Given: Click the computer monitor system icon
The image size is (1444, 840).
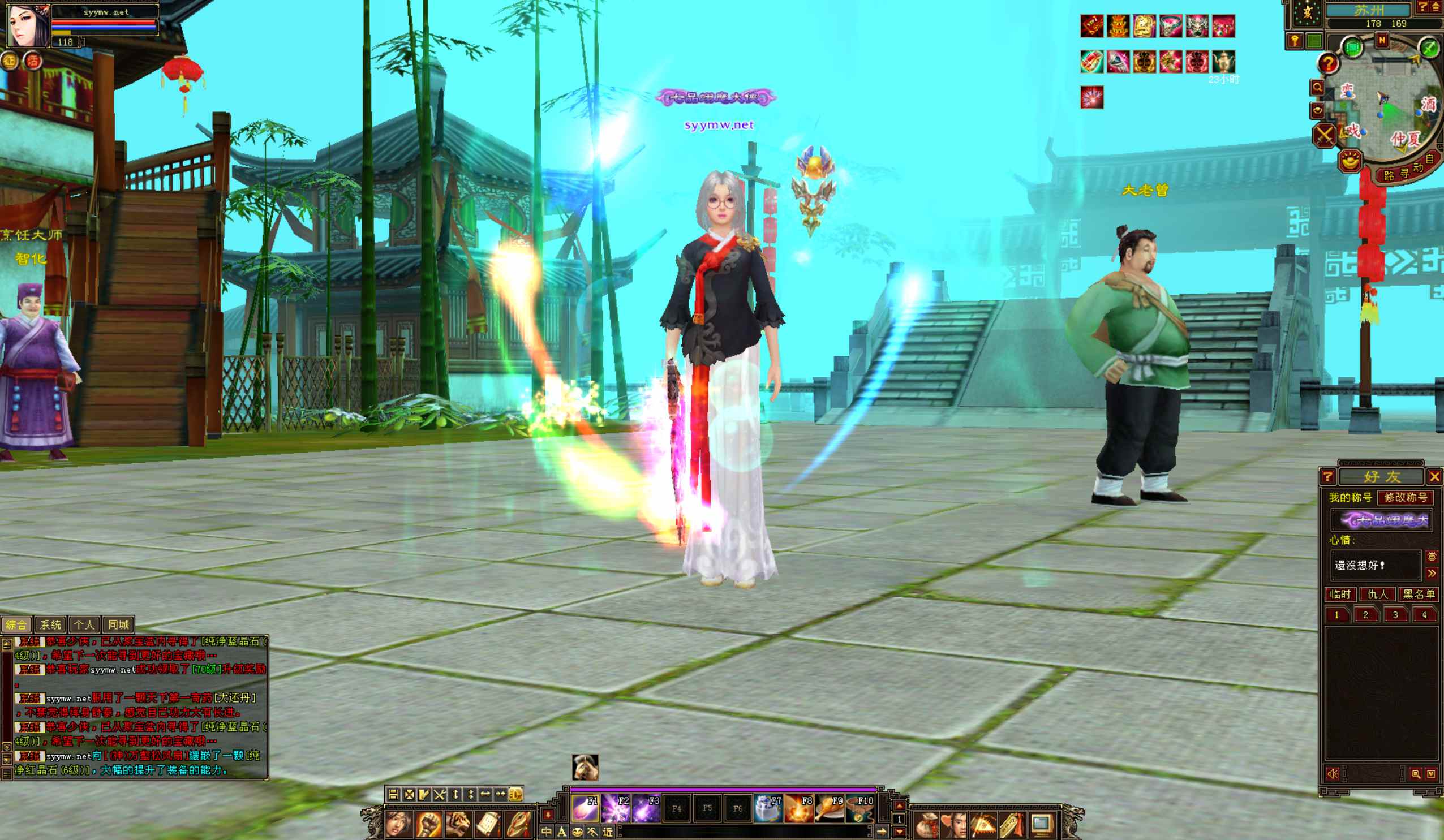Looking at the screenshot, I should pos(1042,825).
